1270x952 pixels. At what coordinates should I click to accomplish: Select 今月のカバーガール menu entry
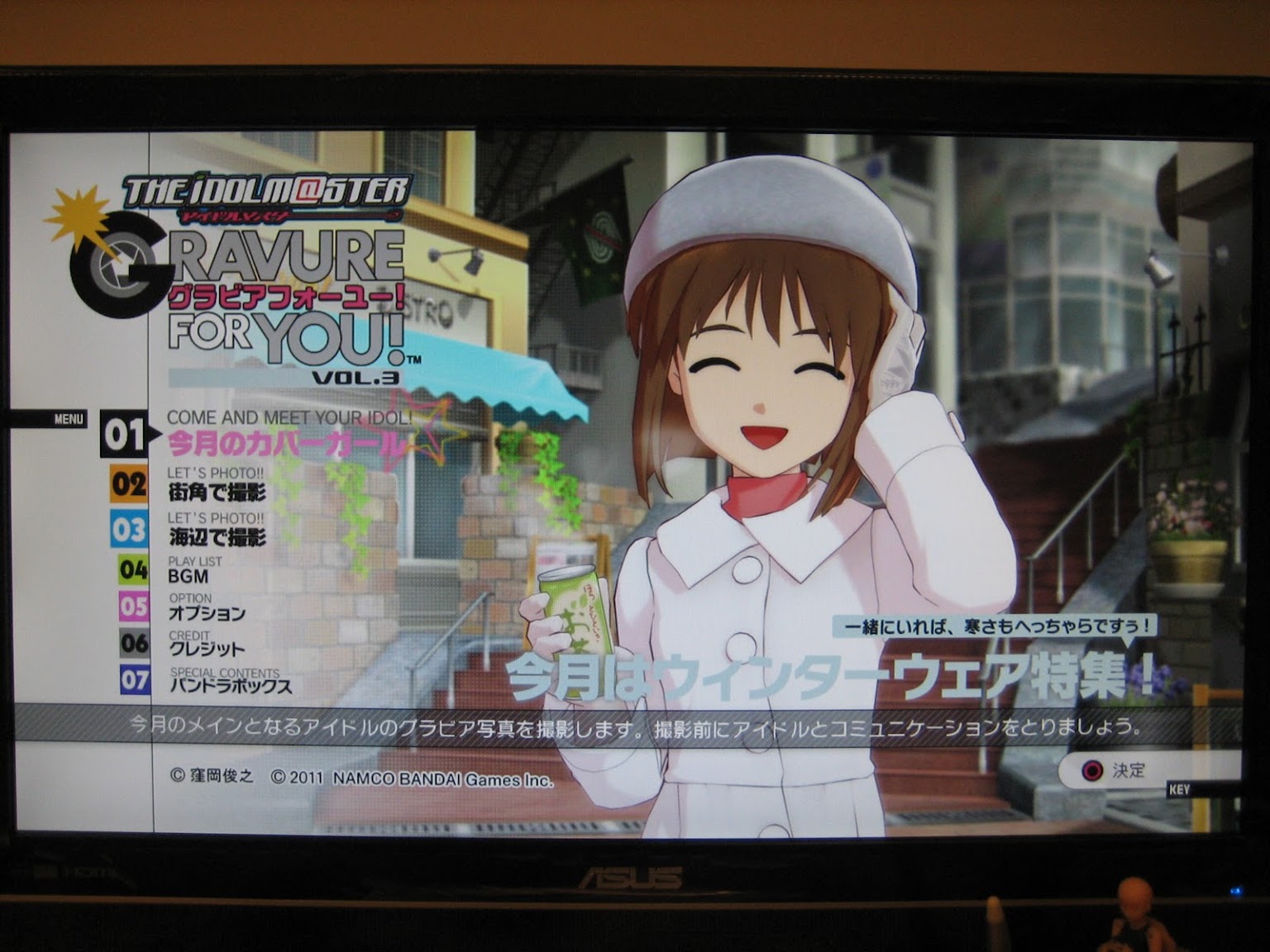pos(283,445)
